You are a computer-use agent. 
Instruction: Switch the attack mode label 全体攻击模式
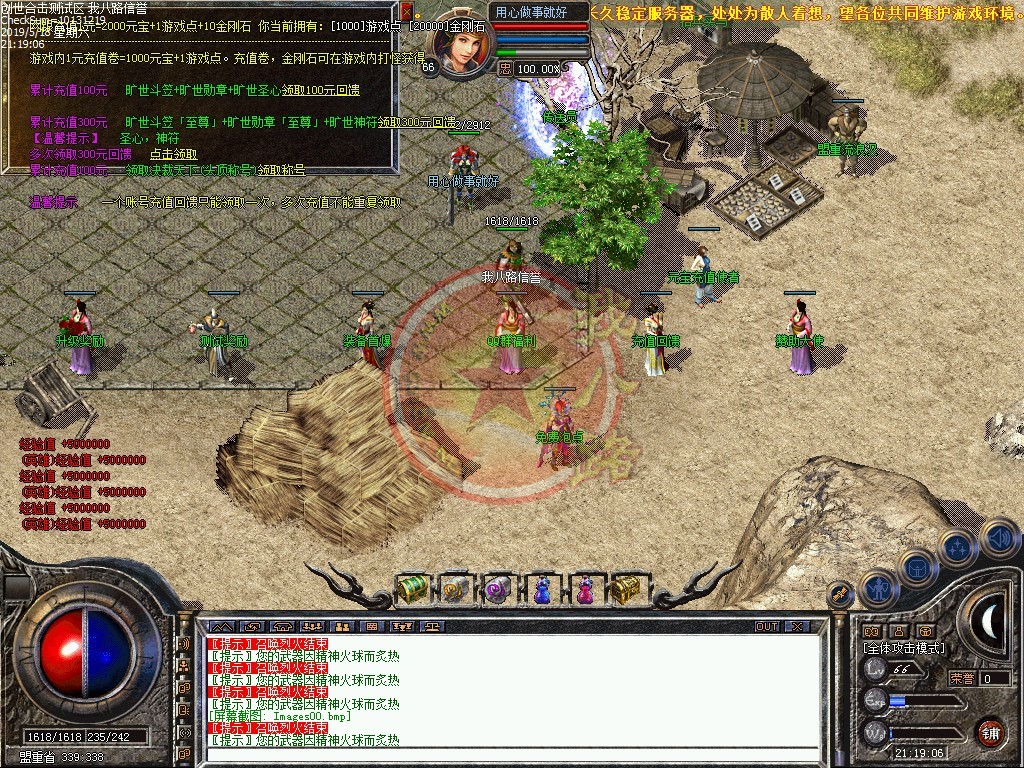point(903,648)
